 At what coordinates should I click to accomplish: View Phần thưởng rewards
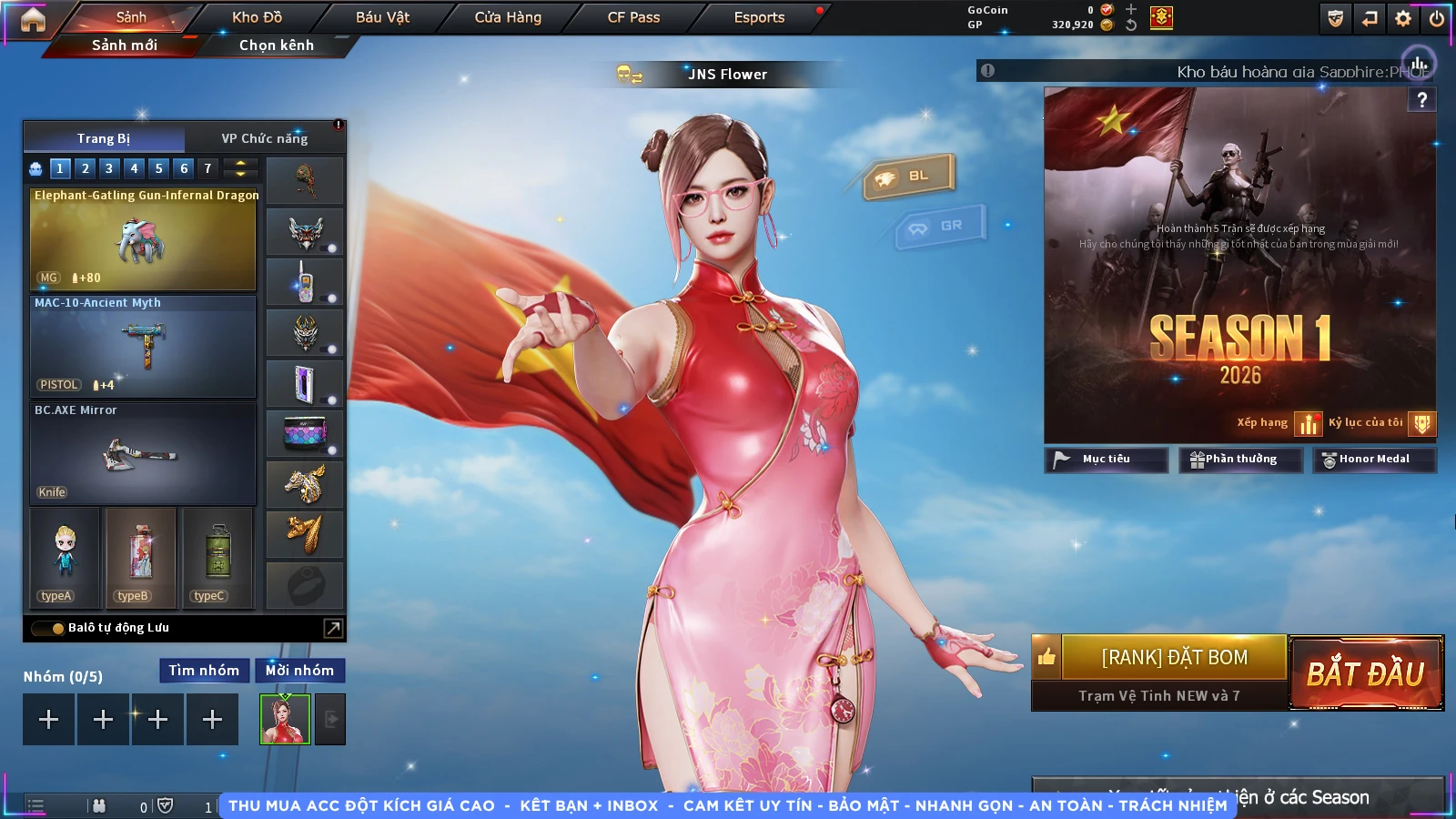(1240, 460)
